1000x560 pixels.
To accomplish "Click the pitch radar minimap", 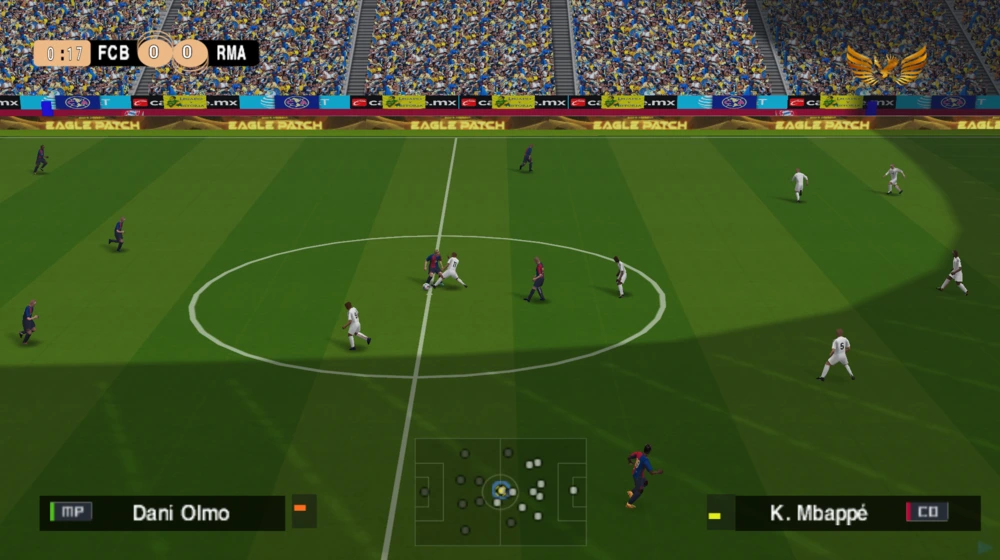I will (500, 491).
